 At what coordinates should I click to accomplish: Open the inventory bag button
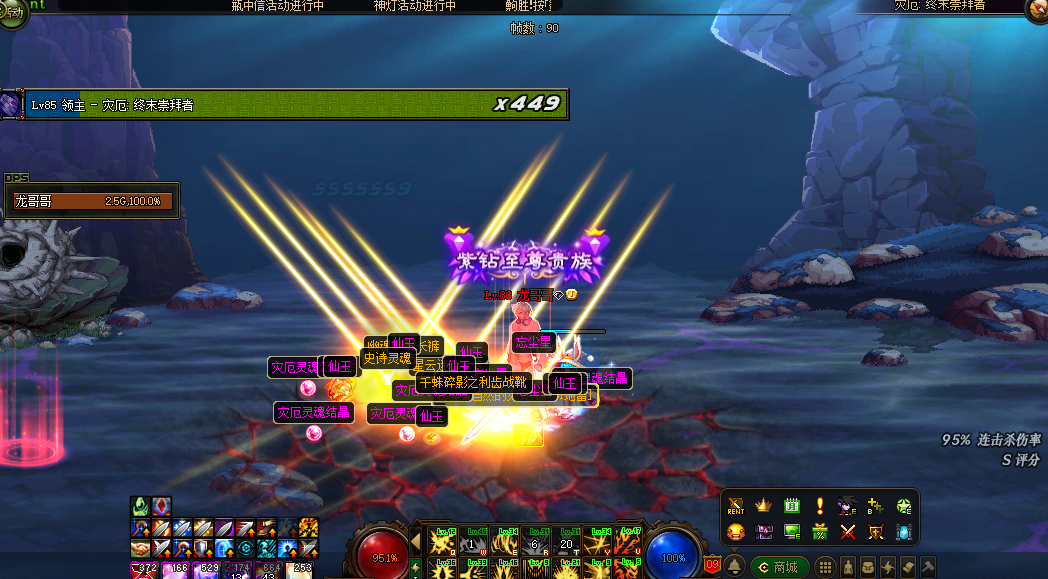pyautogui.click(x=867, y=567)
